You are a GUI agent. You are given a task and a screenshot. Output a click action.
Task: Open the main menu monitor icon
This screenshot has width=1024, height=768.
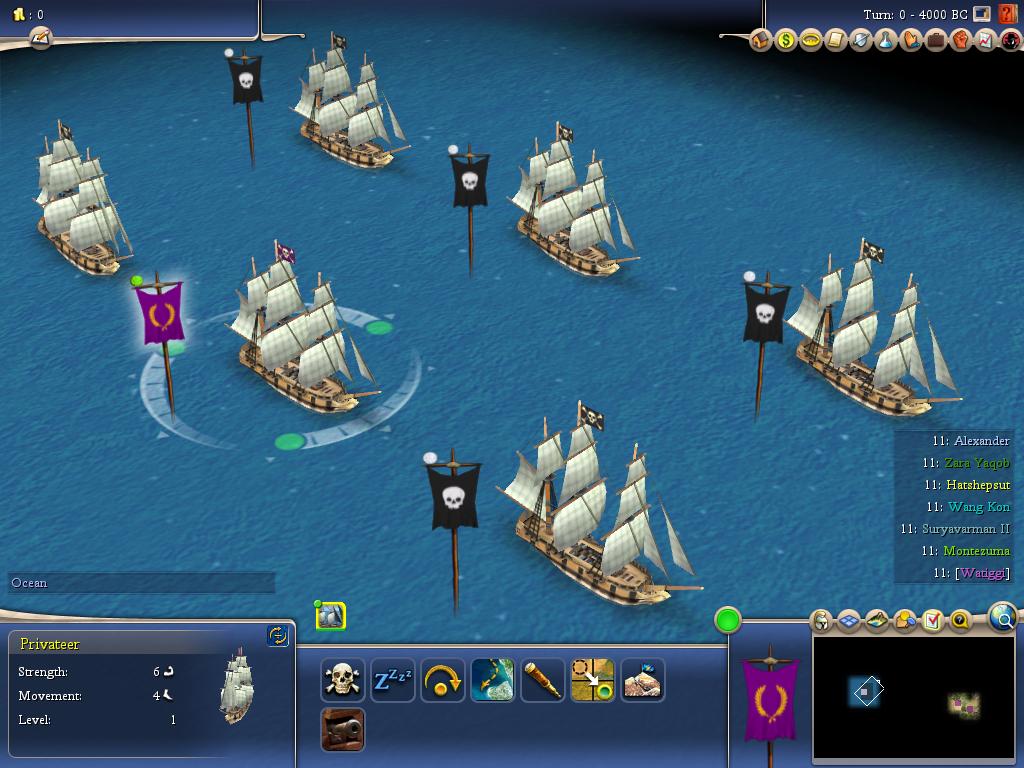982,14
